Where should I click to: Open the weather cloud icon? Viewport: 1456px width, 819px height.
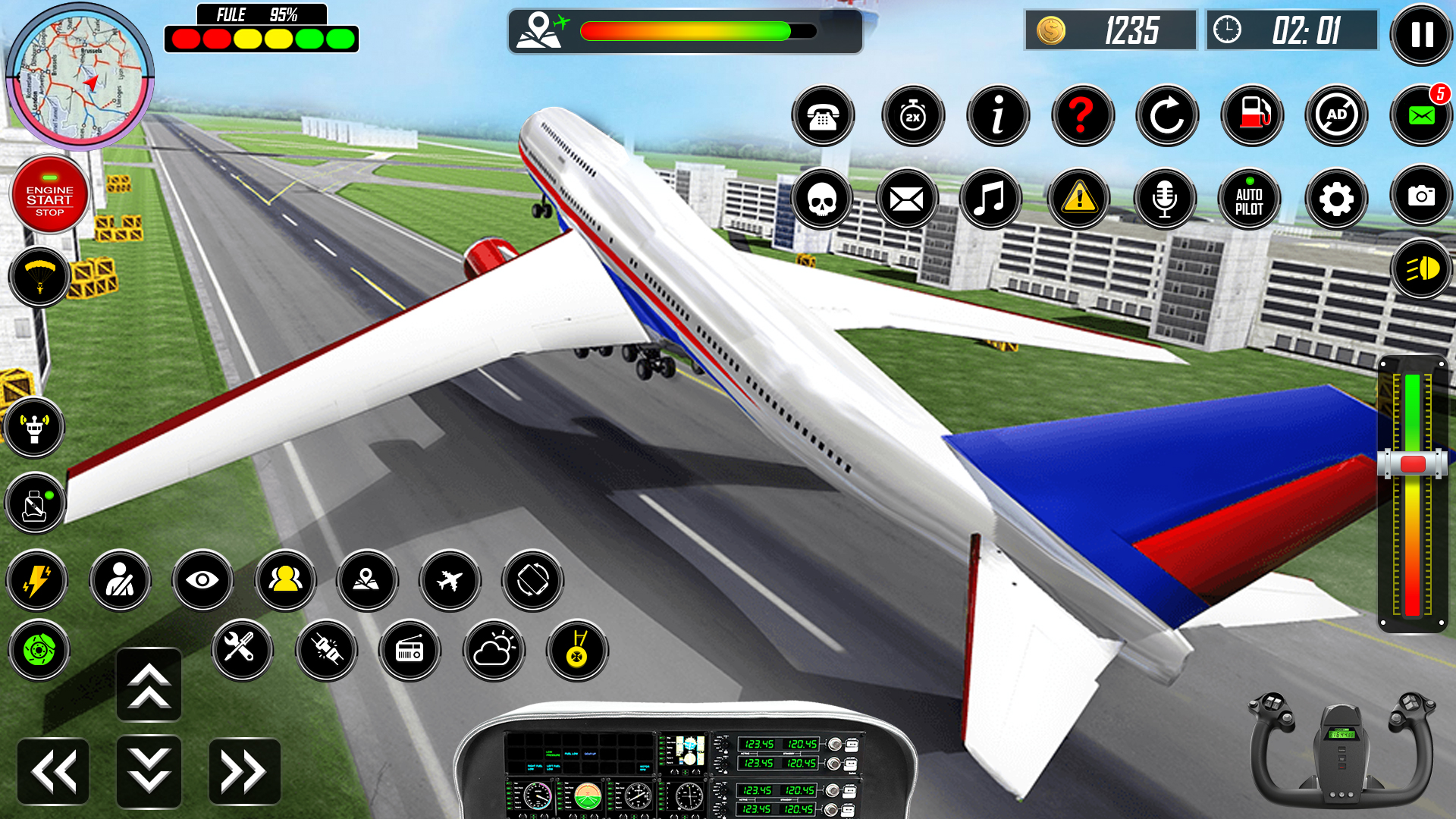point(494,651)
